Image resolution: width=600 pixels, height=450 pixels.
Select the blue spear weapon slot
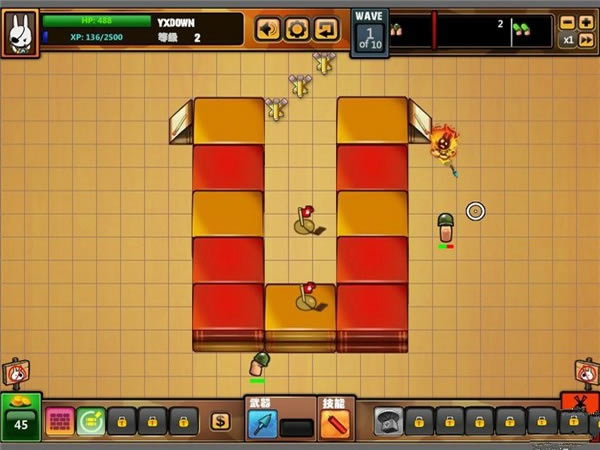click(x=263, y=425)
